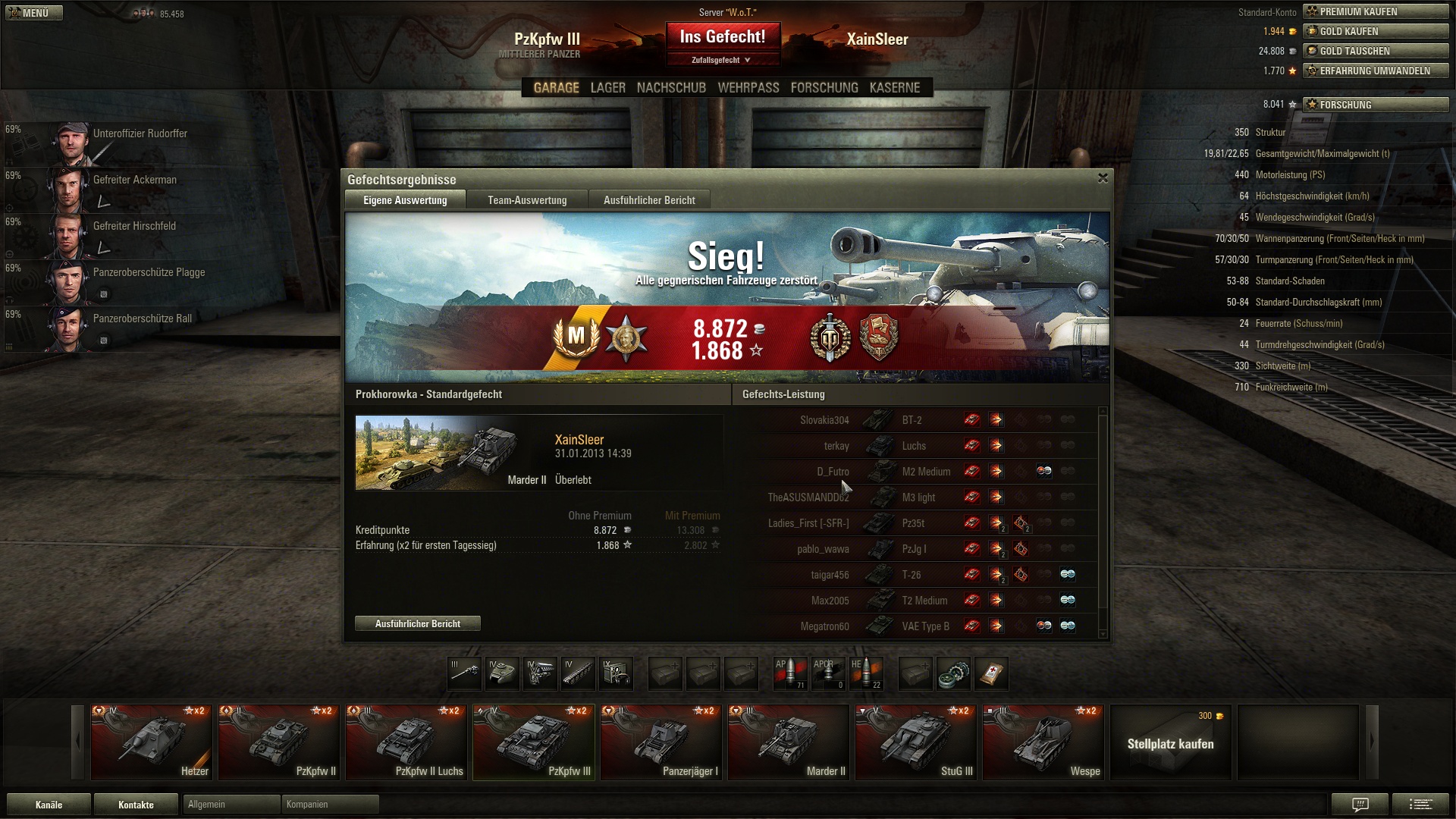Viewport: 1456px width, 819px height.
Task: Select the Hetzer tank in carousel
Action: [x=152, y=742]
